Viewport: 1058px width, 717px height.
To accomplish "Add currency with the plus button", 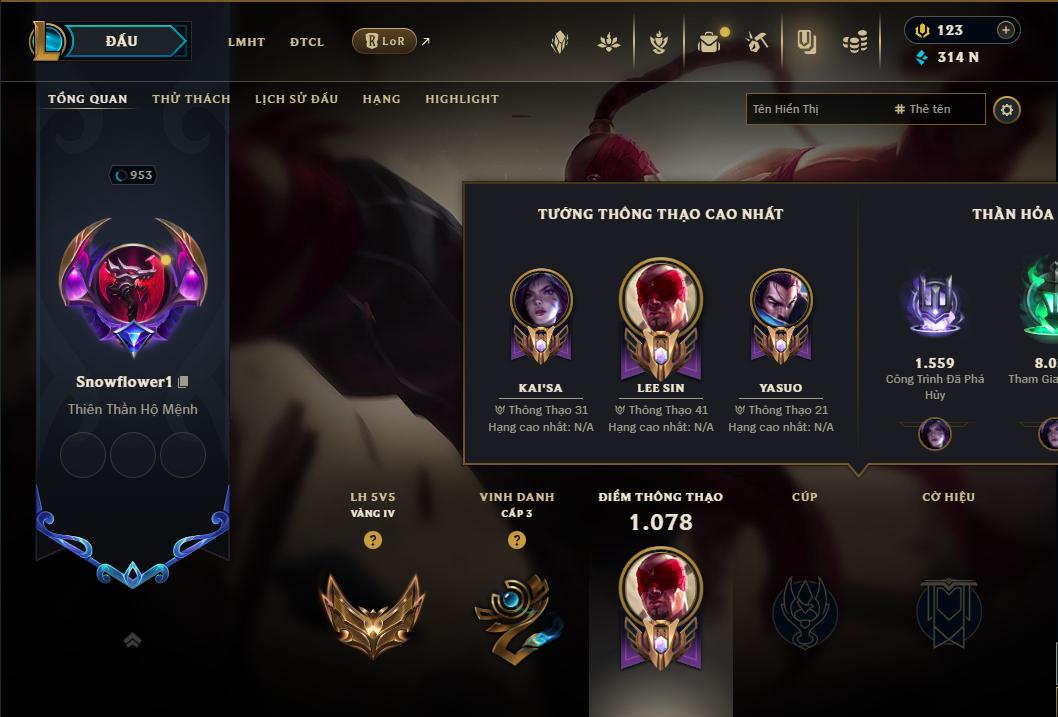I will [x=1005, y=30].
